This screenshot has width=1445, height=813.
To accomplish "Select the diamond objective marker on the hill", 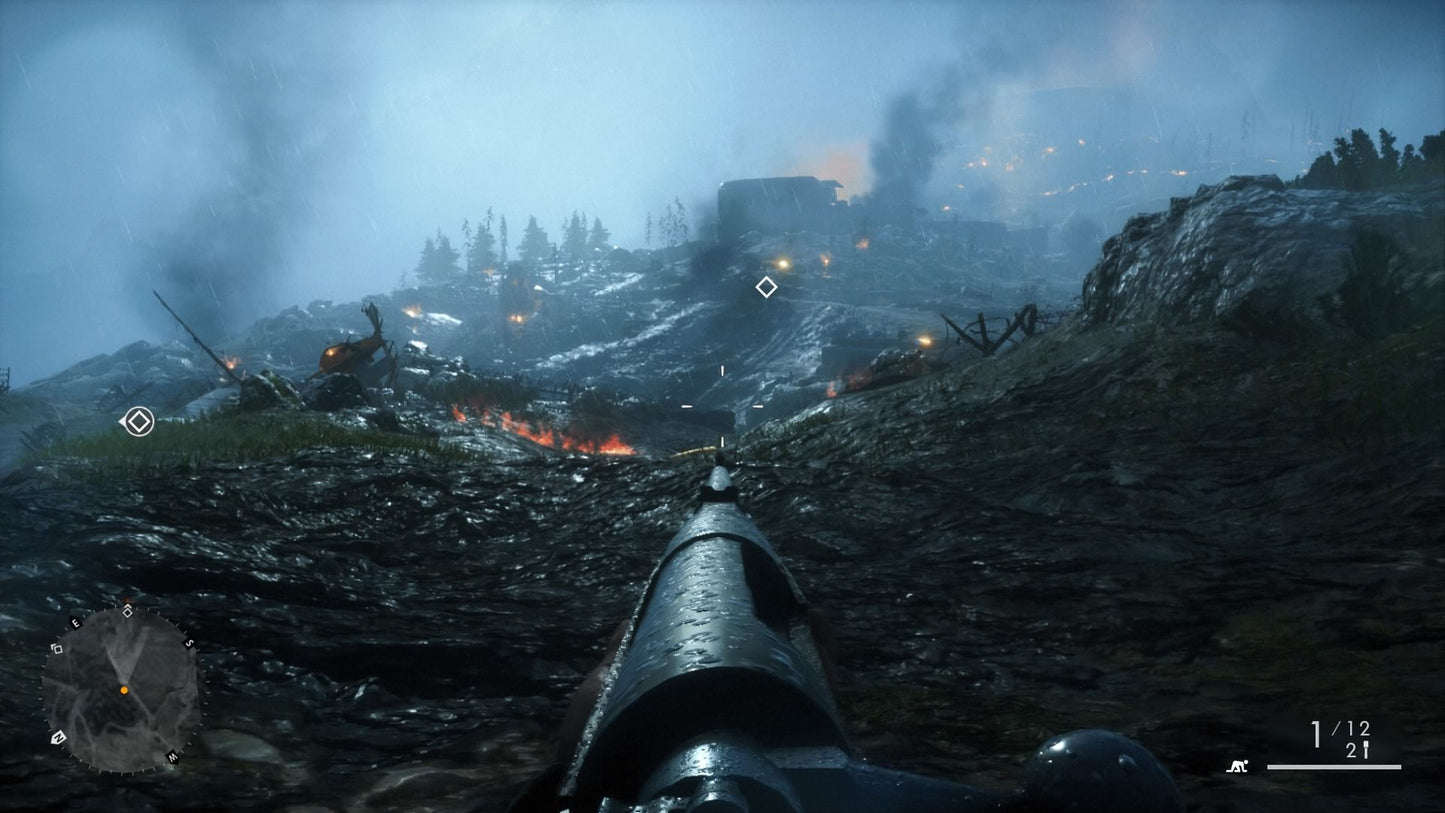I will tap(766, 287).
